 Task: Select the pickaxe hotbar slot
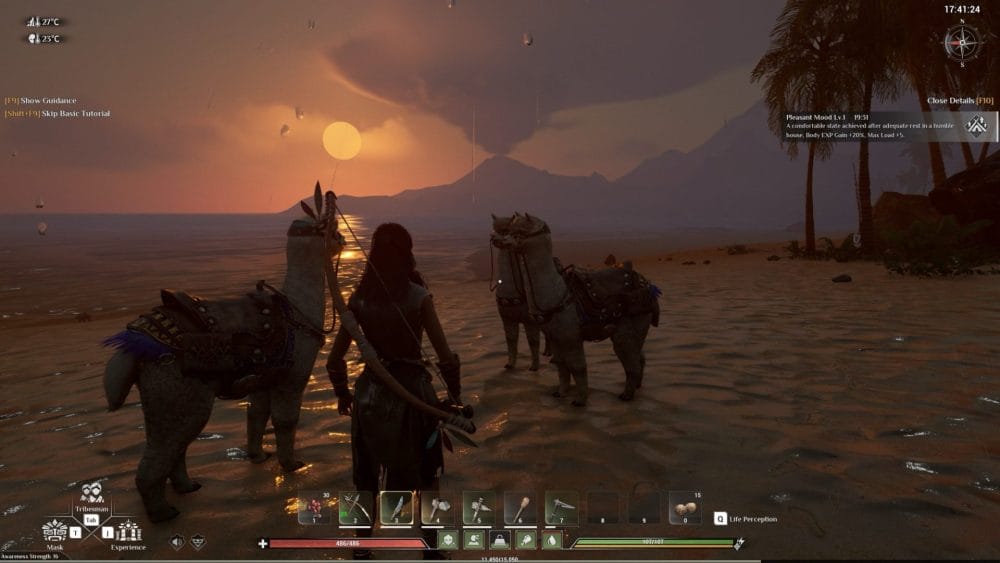tap(561, 508)
